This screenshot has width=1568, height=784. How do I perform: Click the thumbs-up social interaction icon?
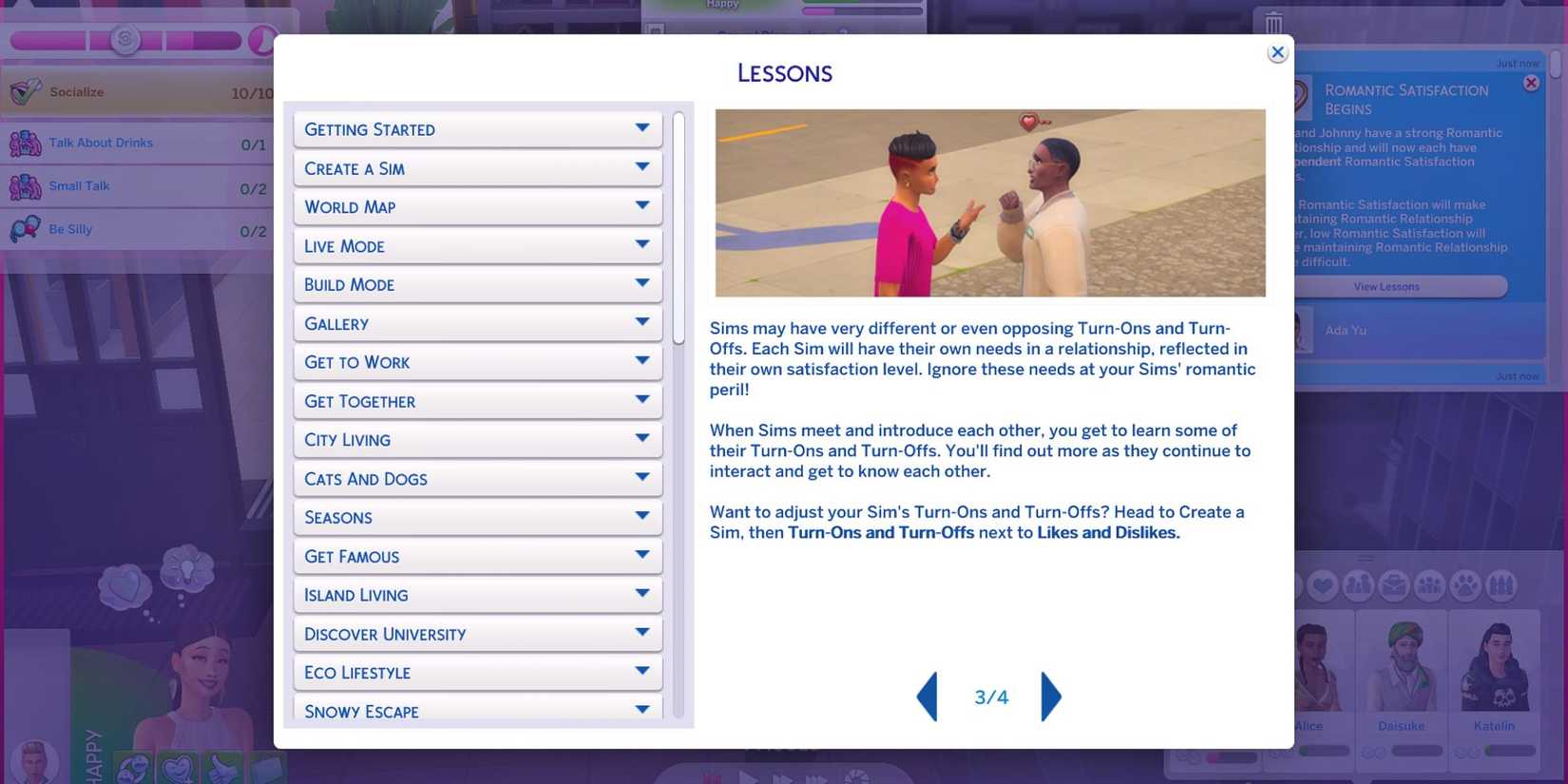coord(221,770)
